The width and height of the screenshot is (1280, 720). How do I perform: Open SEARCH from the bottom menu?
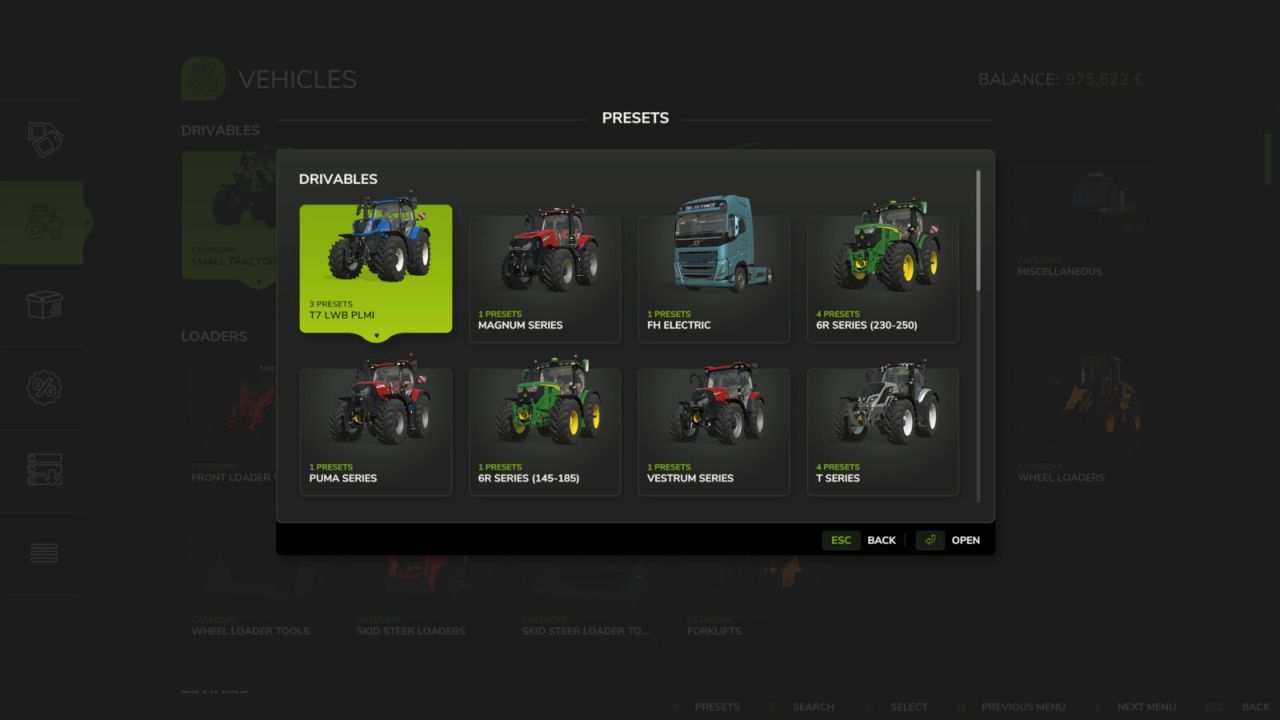tap(812, 707)
